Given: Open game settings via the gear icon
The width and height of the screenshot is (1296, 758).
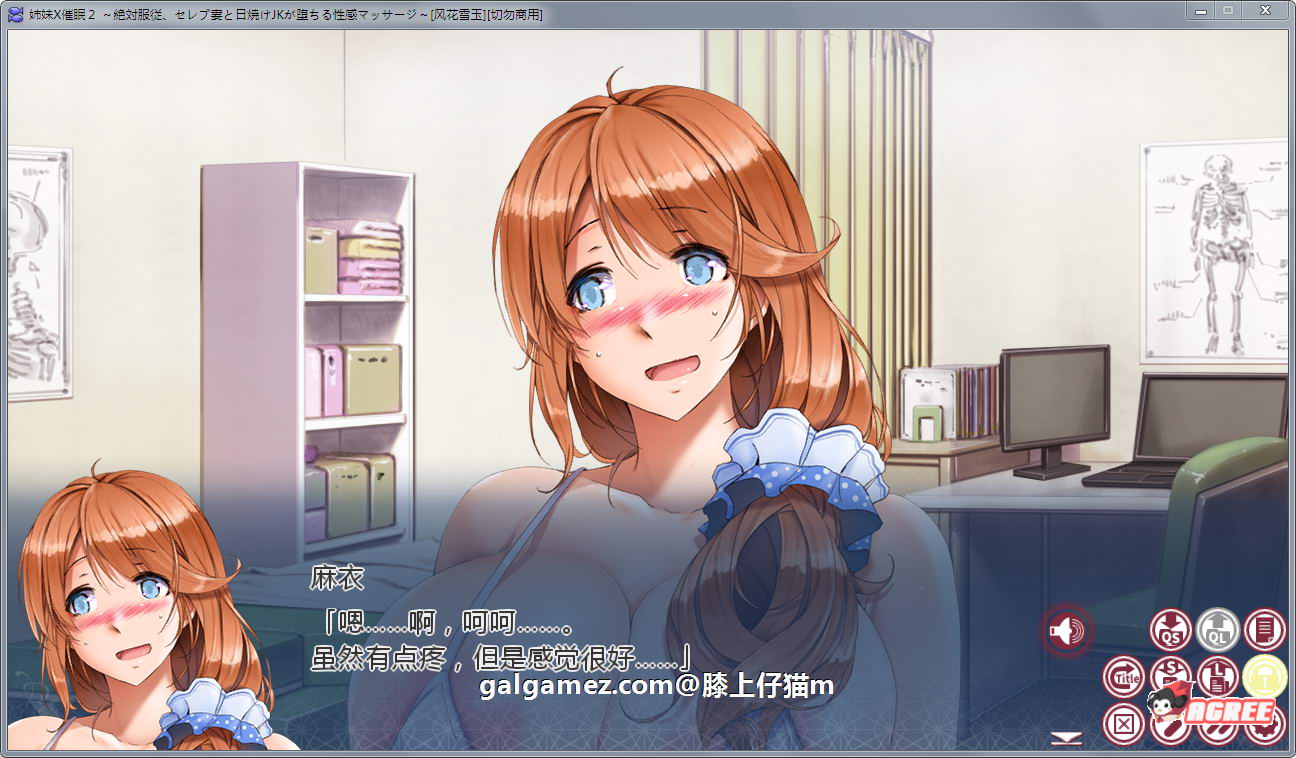Looking at the screenshot, I should (1263, 725).
